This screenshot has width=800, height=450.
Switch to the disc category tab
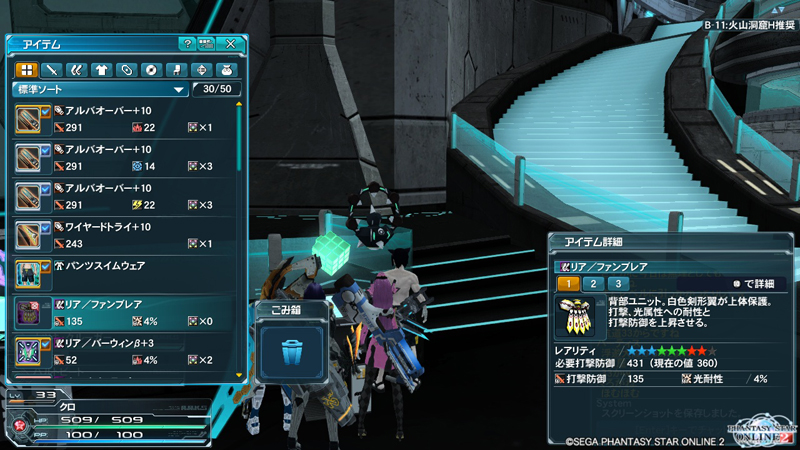tap(151, 70)
